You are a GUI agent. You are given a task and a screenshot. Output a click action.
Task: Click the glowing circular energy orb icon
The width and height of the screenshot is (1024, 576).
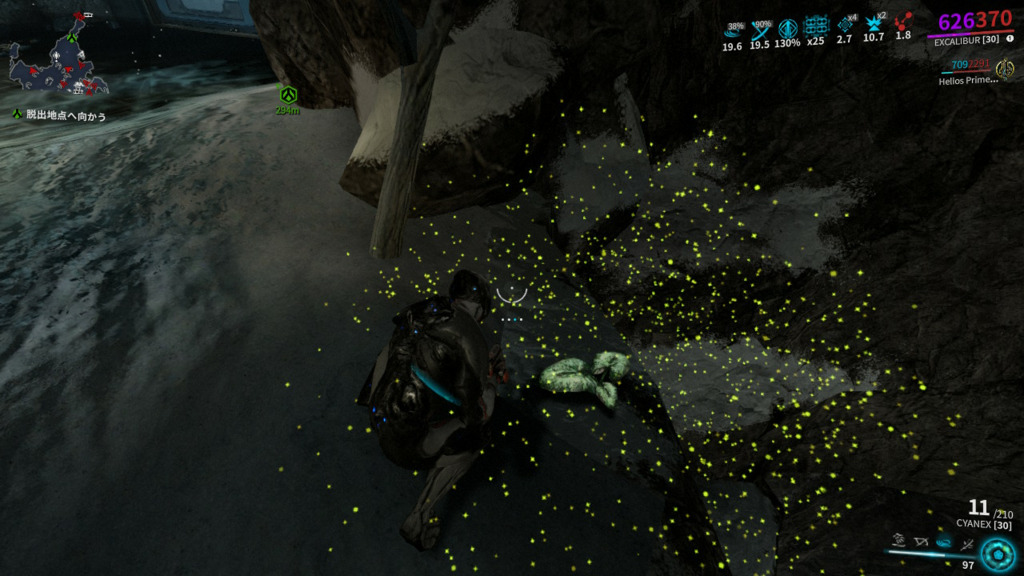pos(996,553)
